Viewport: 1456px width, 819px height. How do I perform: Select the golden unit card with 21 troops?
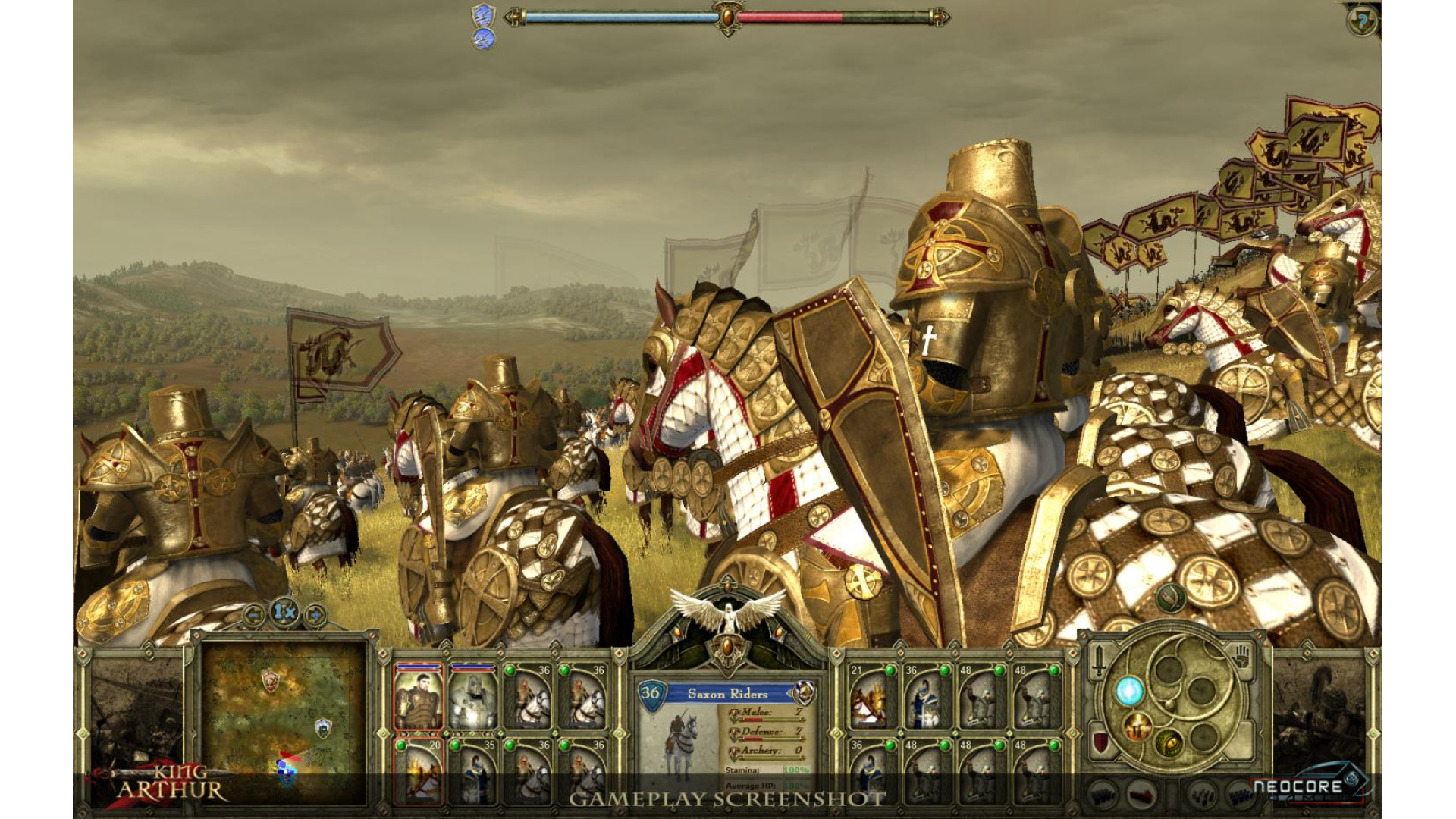(x=871, y=697)
